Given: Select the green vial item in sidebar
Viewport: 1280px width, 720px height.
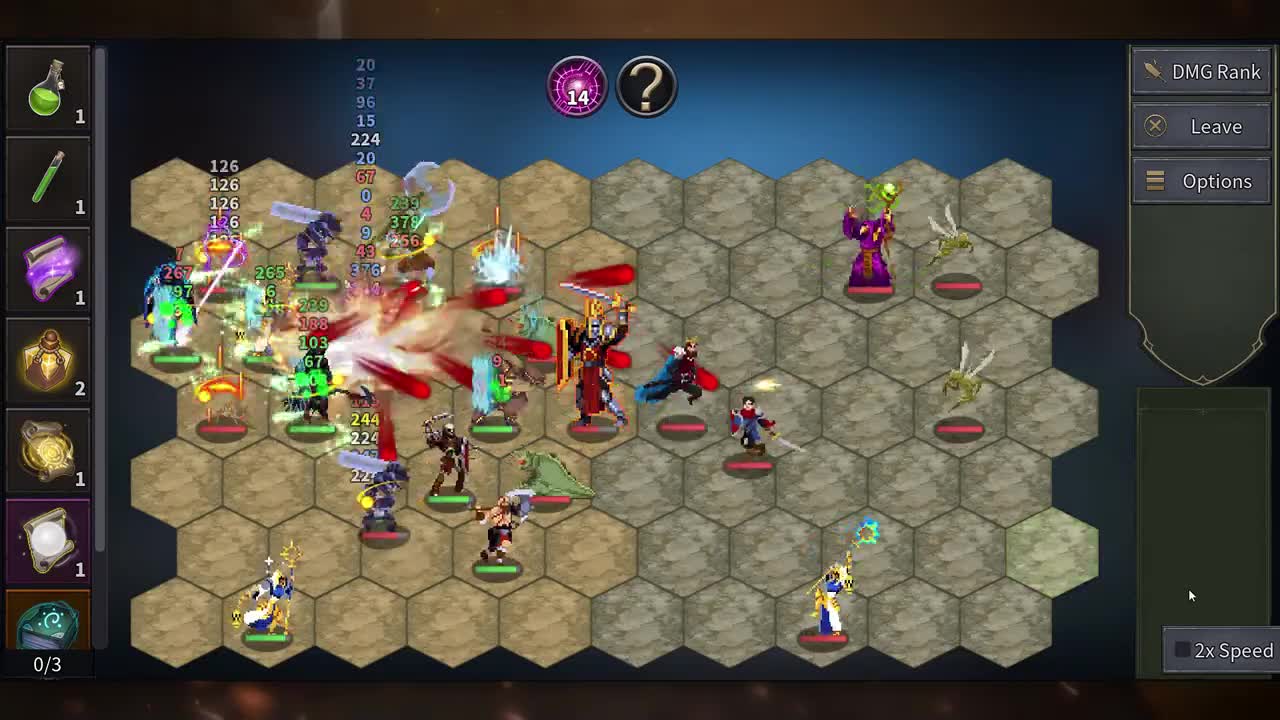Looking at the screenshot, I should [48, 178].
